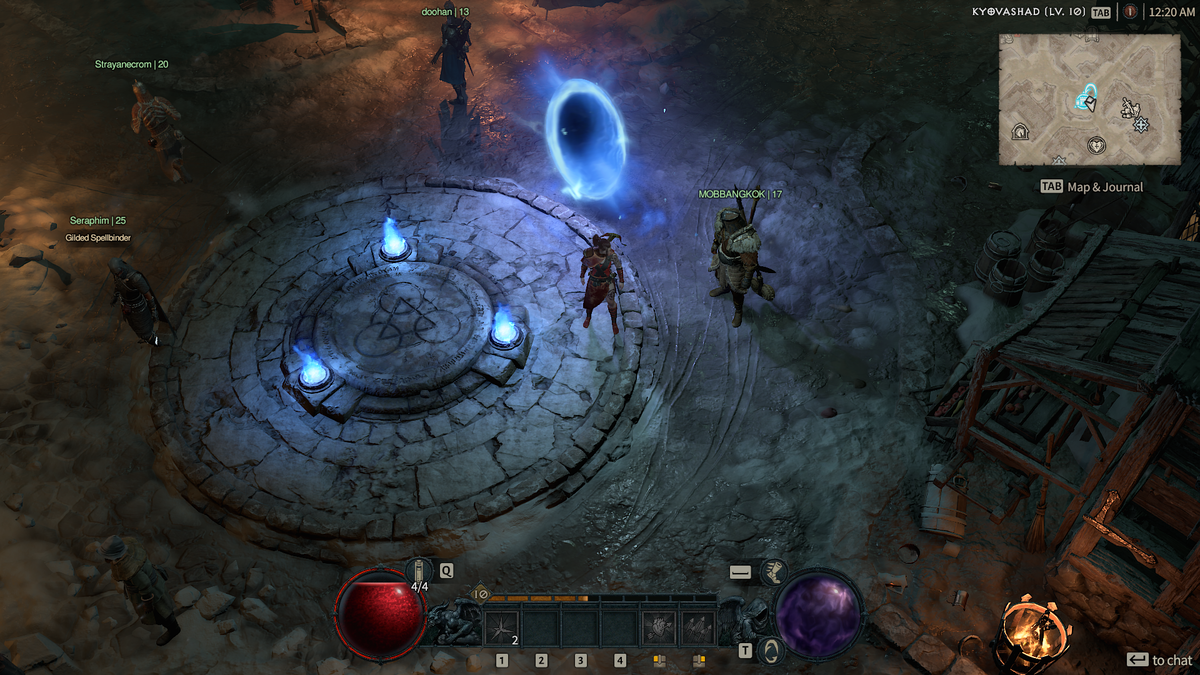Activate the shuriken skill in slot 1
Viewport: 1200px width, 675px height.
502,628
